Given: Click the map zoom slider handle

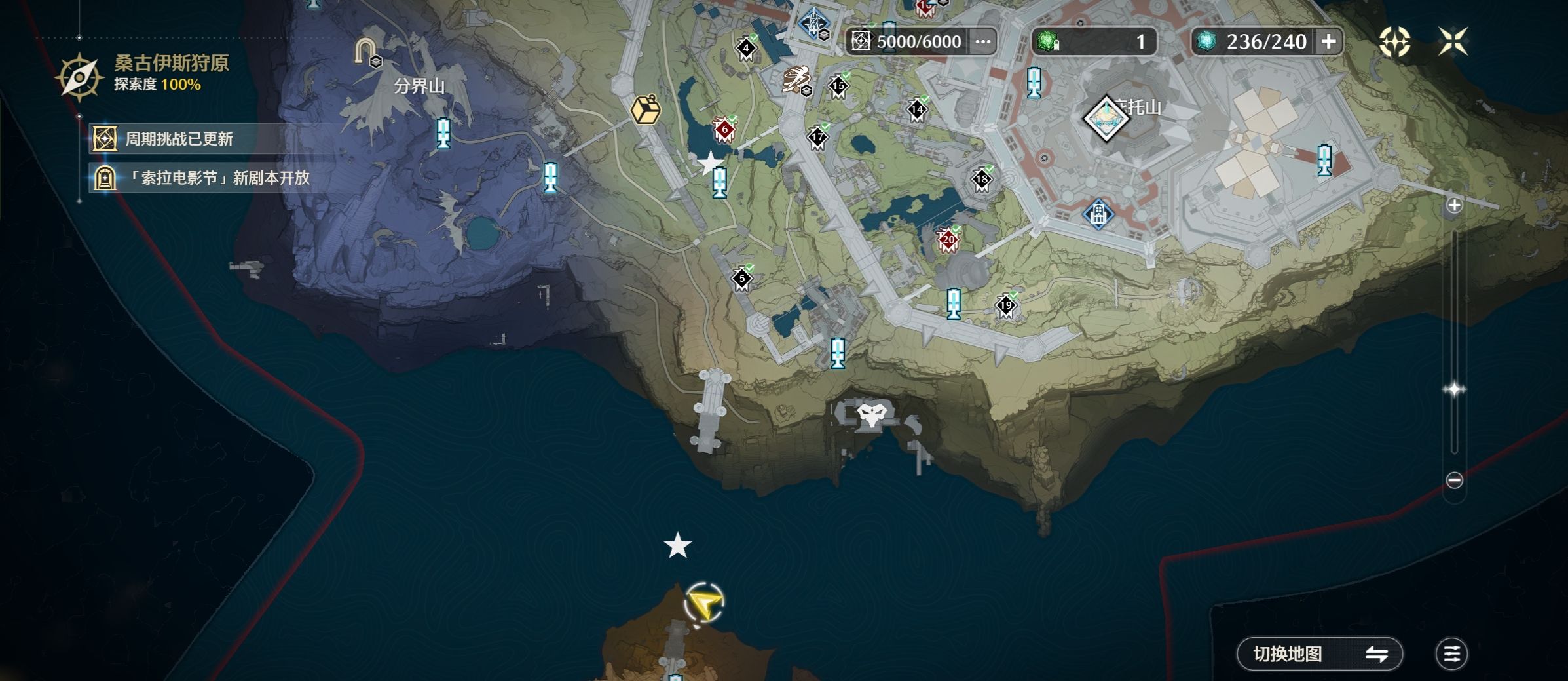Looking at the screenshot, I should (1454, 389).
